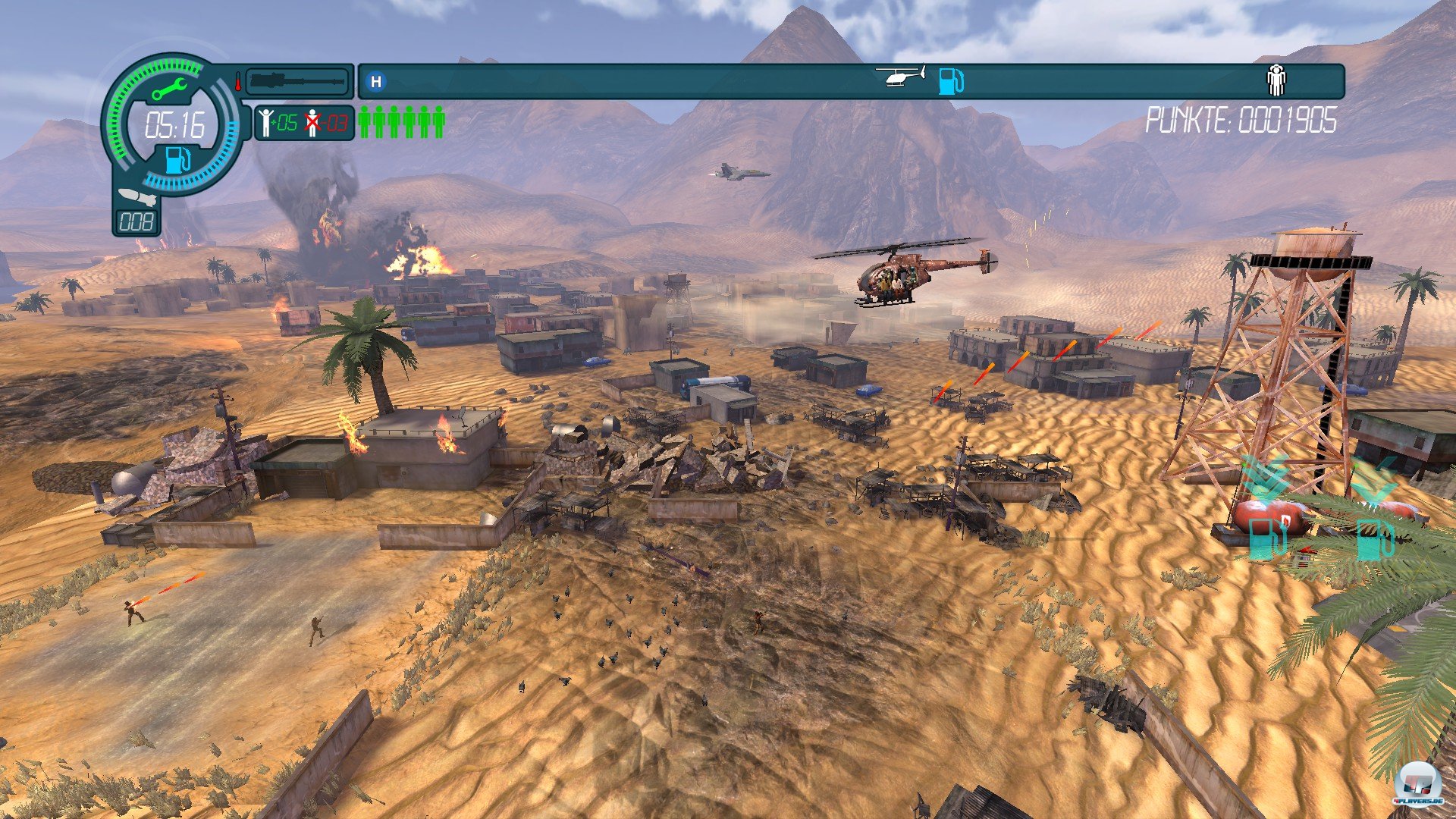Select the white survivor marker on the radar bar
Image resolution: width=1456 pixels, height=819 pixels.
click(1276, 80)
